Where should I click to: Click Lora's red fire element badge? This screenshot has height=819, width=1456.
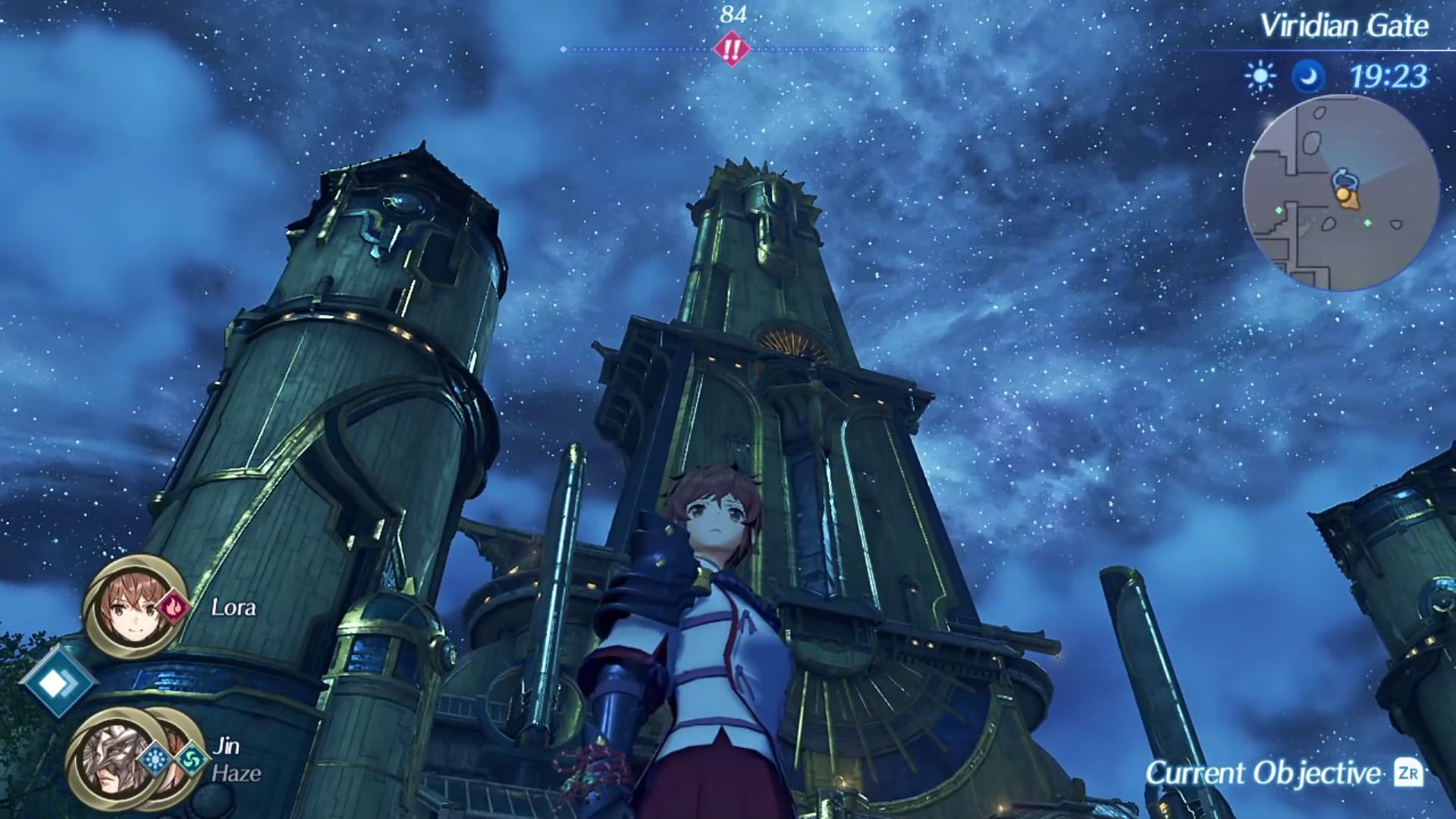pos(174,607)
